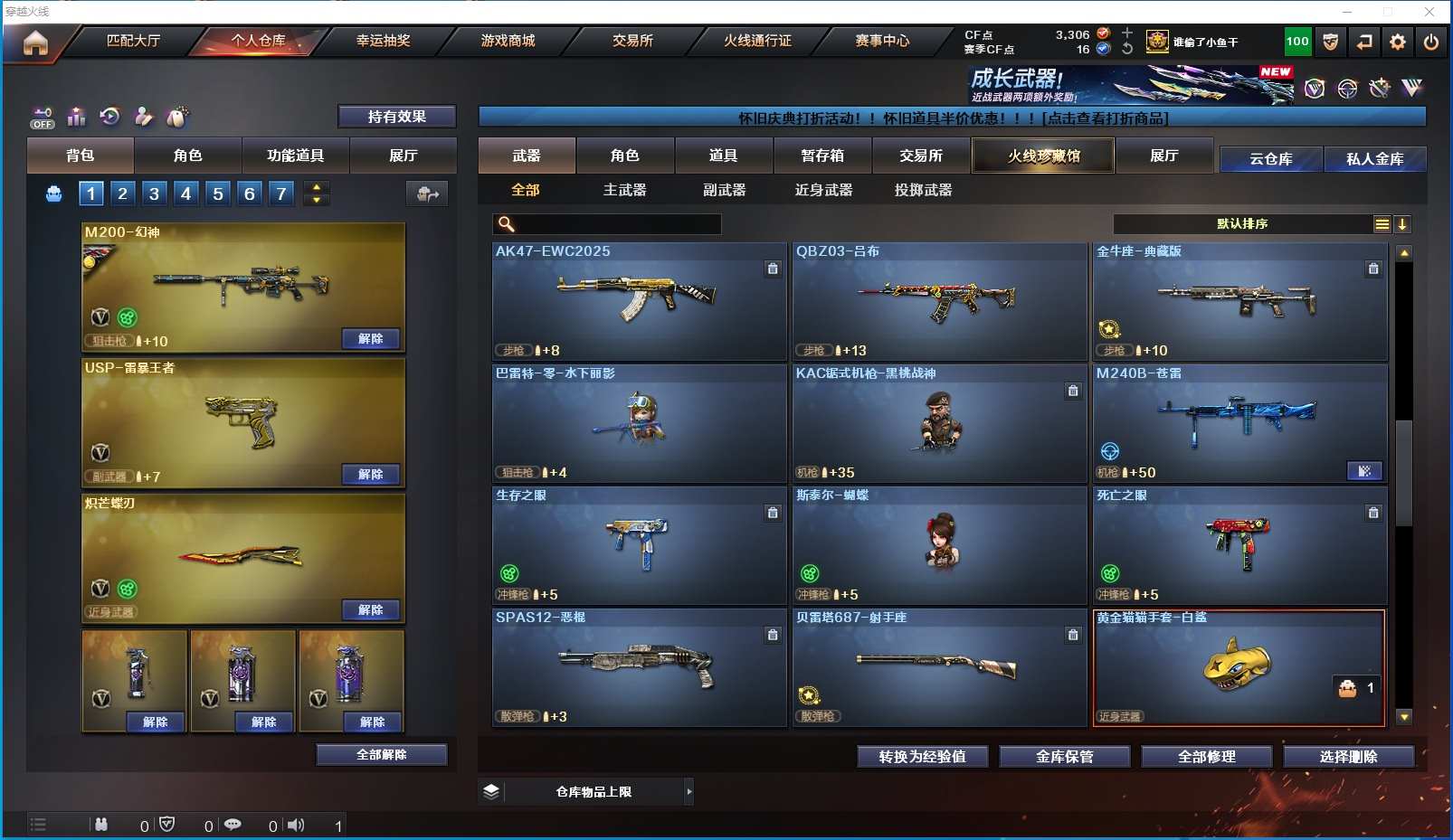Click 全部解除 to unequip everything
1453x840 pixels.
pos(381,754)
